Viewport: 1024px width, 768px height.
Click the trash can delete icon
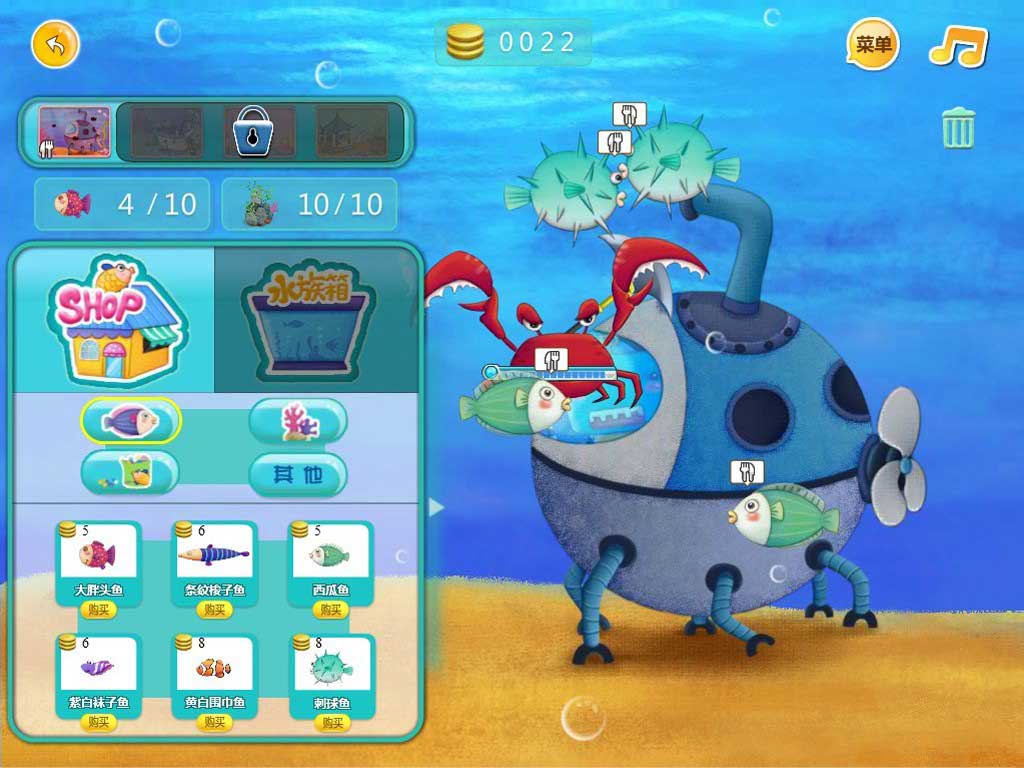pyautogui.click(x=958, y=129)
